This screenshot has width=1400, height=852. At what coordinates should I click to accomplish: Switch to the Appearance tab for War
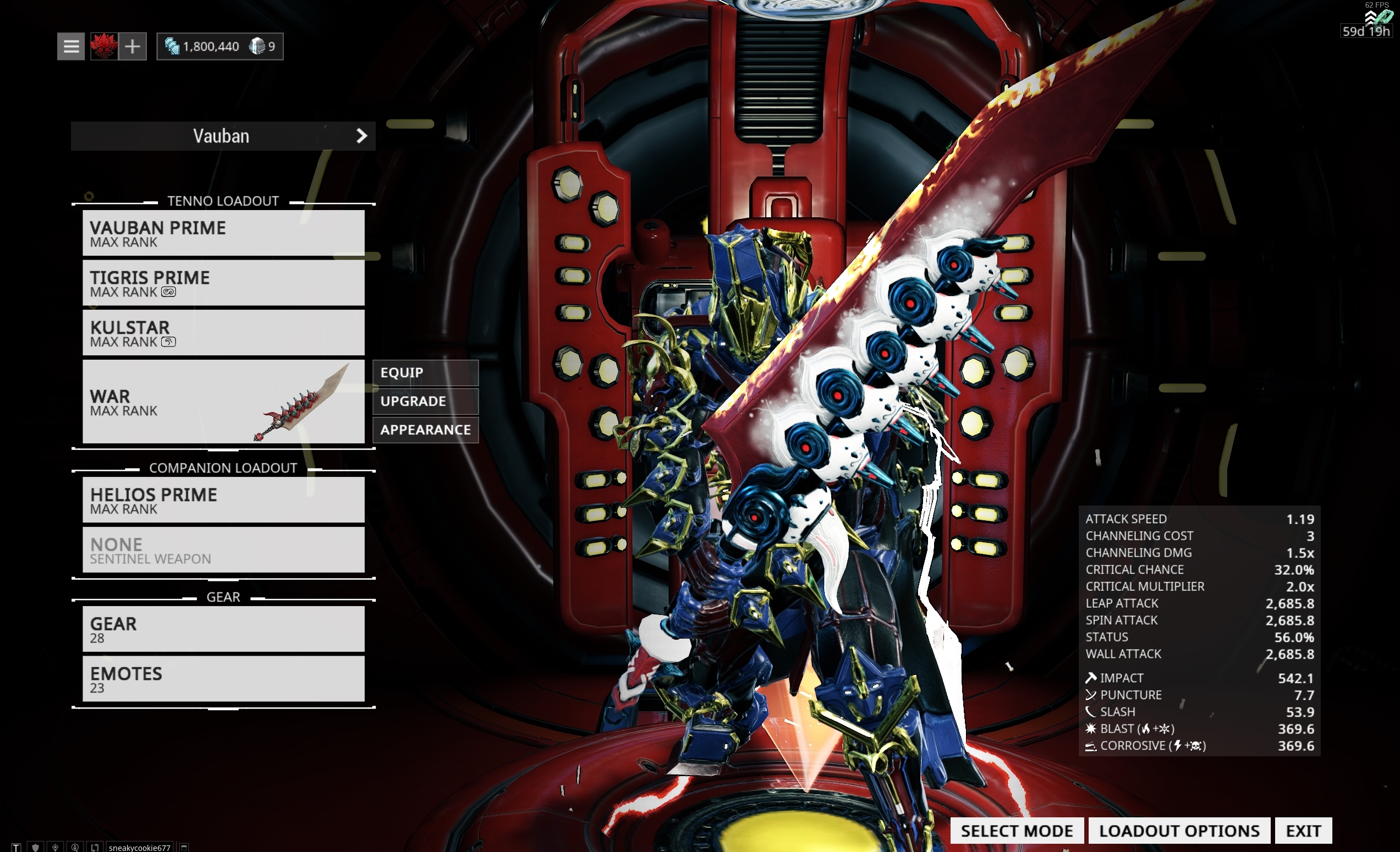pyautogui.click(x=425, y=430)
